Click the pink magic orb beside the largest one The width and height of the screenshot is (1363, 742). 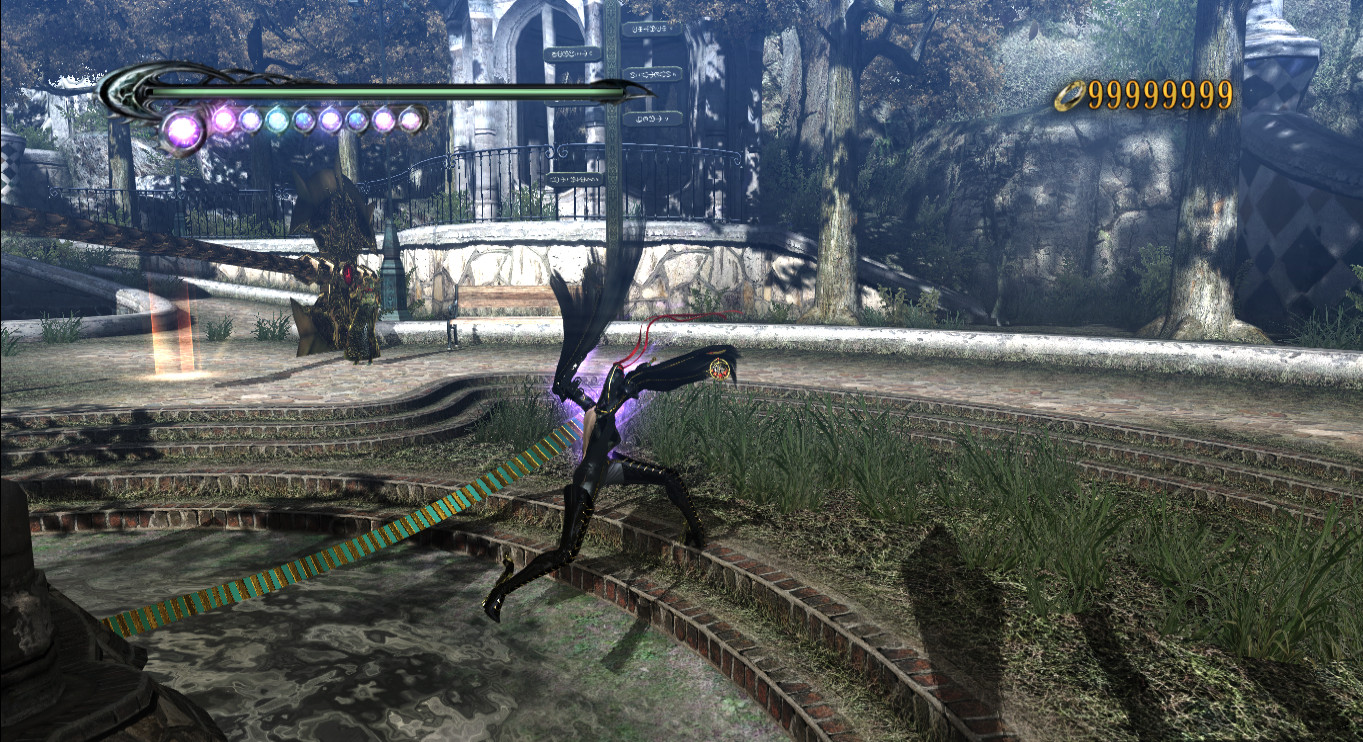225,120
